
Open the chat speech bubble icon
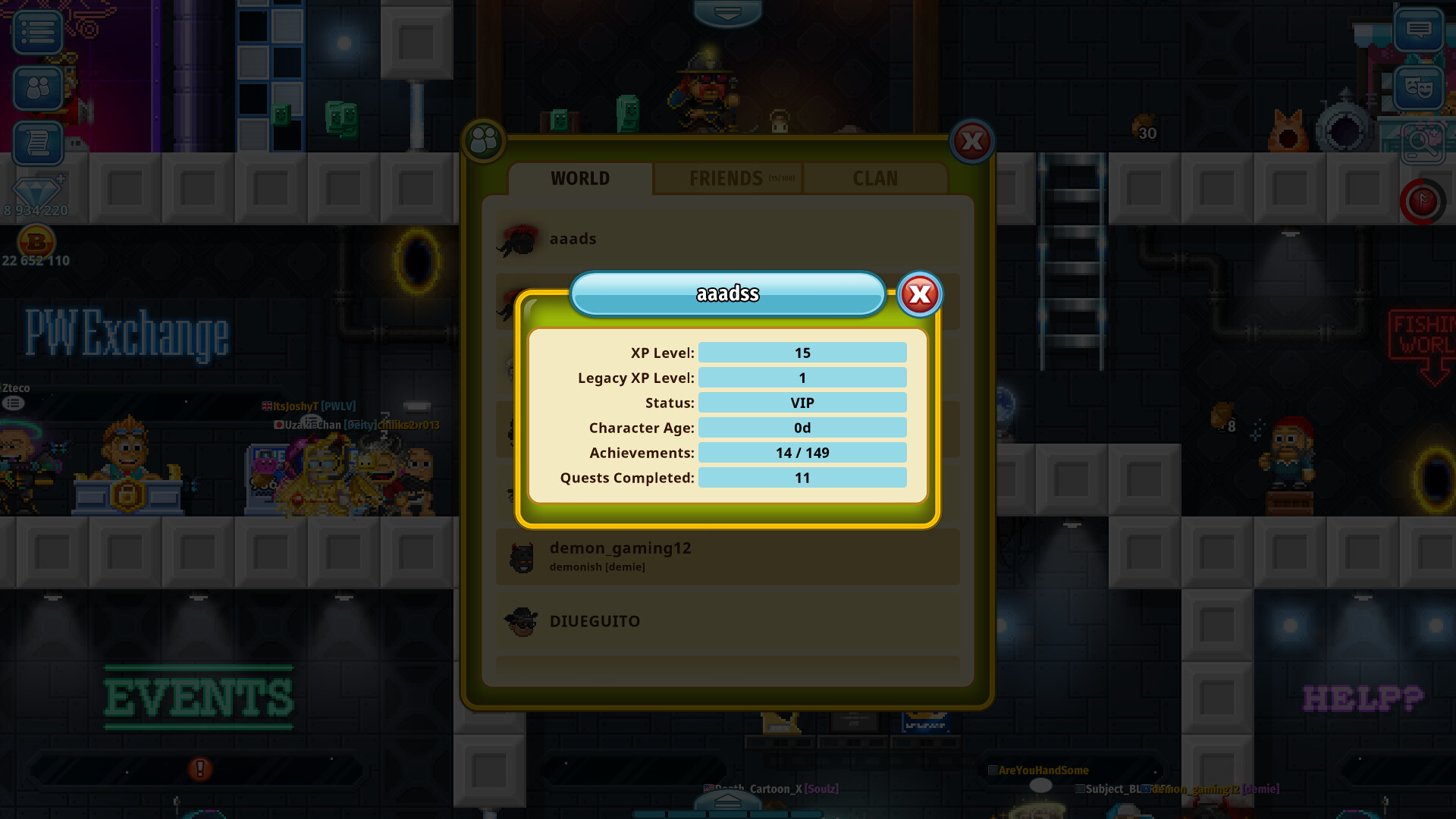click(1418, 30)
